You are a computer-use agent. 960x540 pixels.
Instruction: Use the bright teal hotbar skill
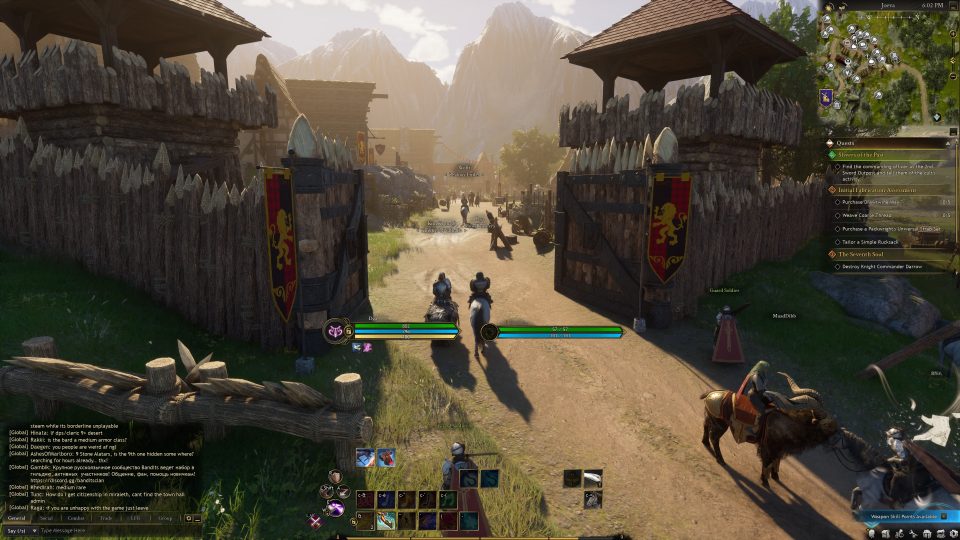pyautogui.click(x=386, y=520)
